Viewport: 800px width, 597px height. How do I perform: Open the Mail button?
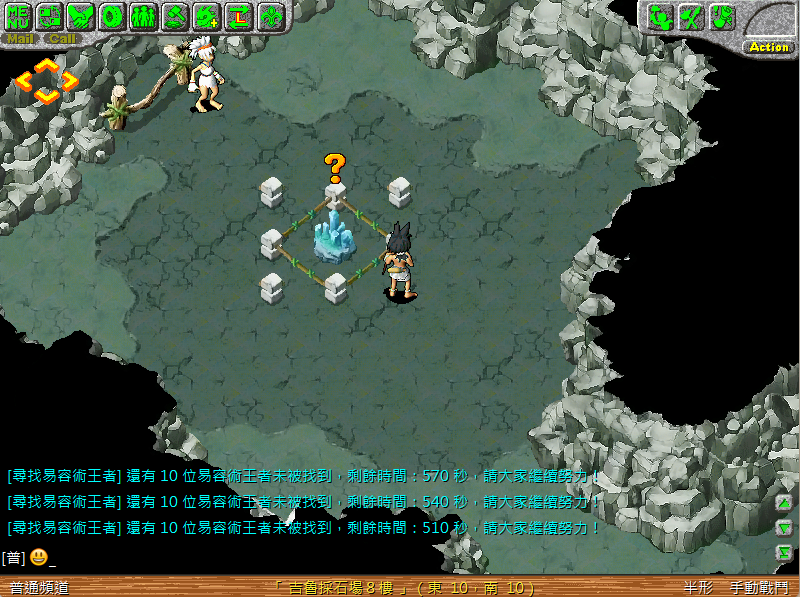20,39
